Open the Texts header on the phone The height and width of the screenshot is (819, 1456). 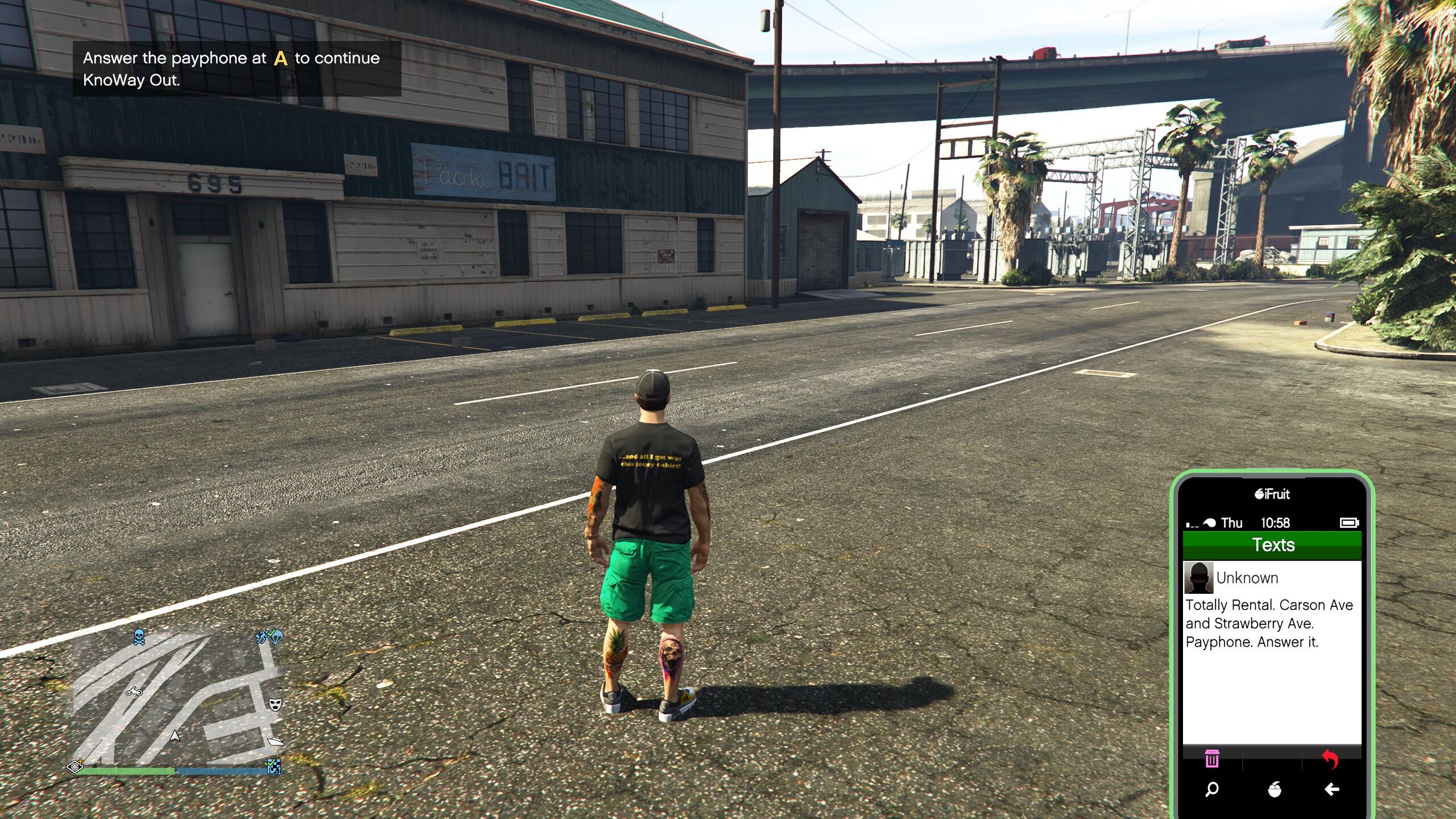(x=1272, y=545)
